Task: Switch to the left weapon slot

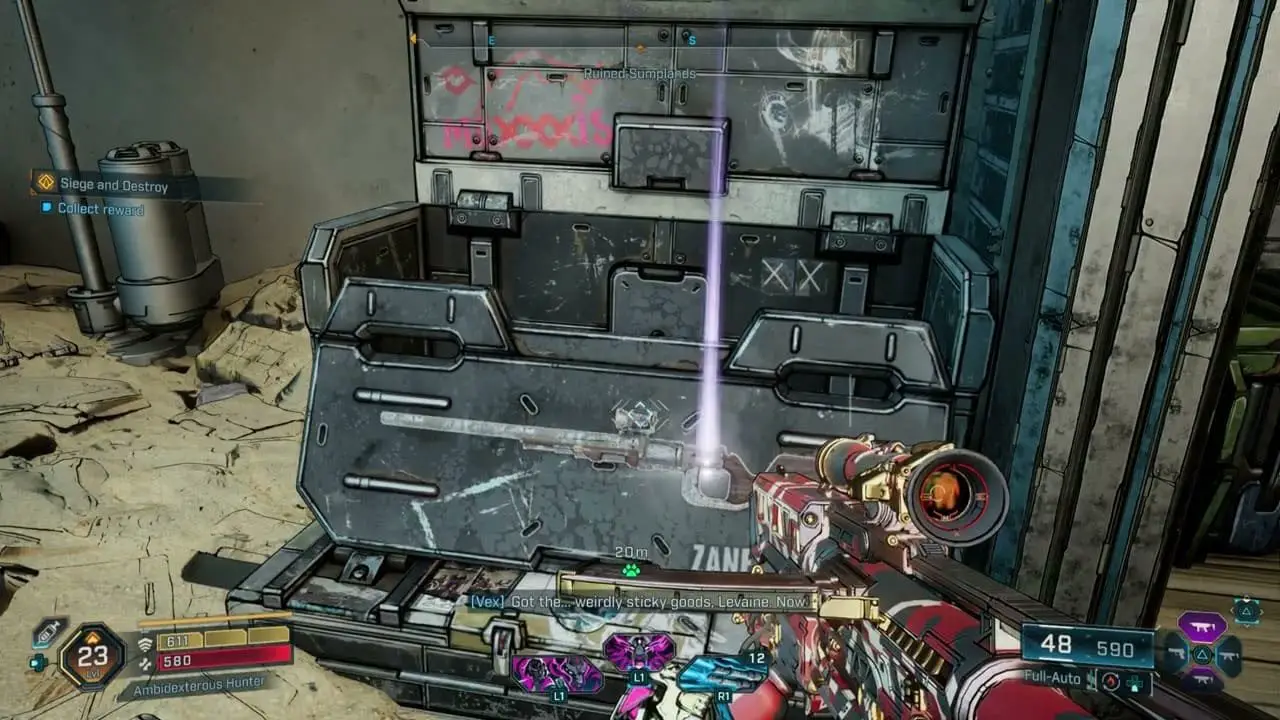Action: coord(1174,655)
